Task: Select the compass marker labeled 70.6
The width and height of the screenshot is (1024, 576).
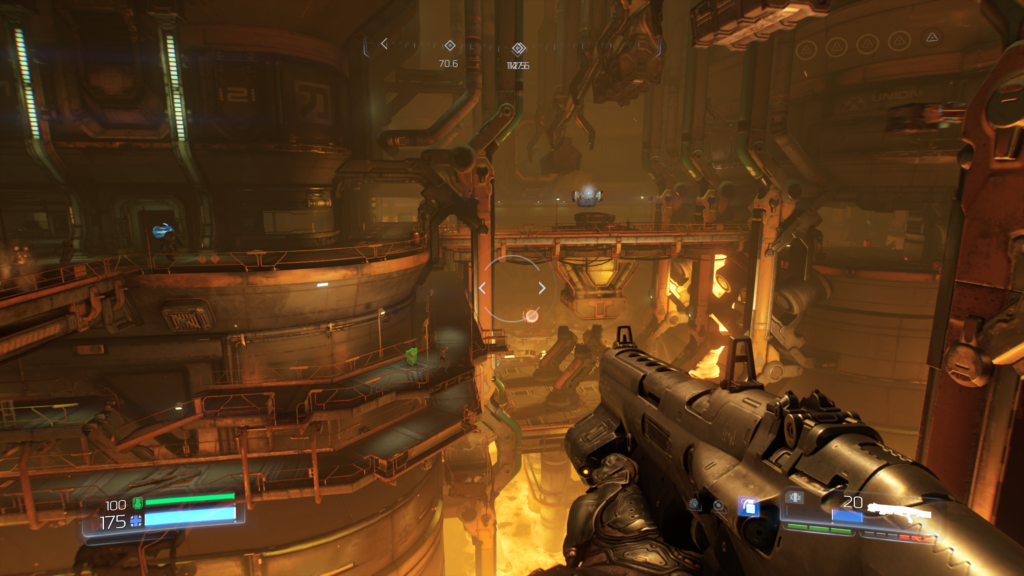Action: (449, 45)
